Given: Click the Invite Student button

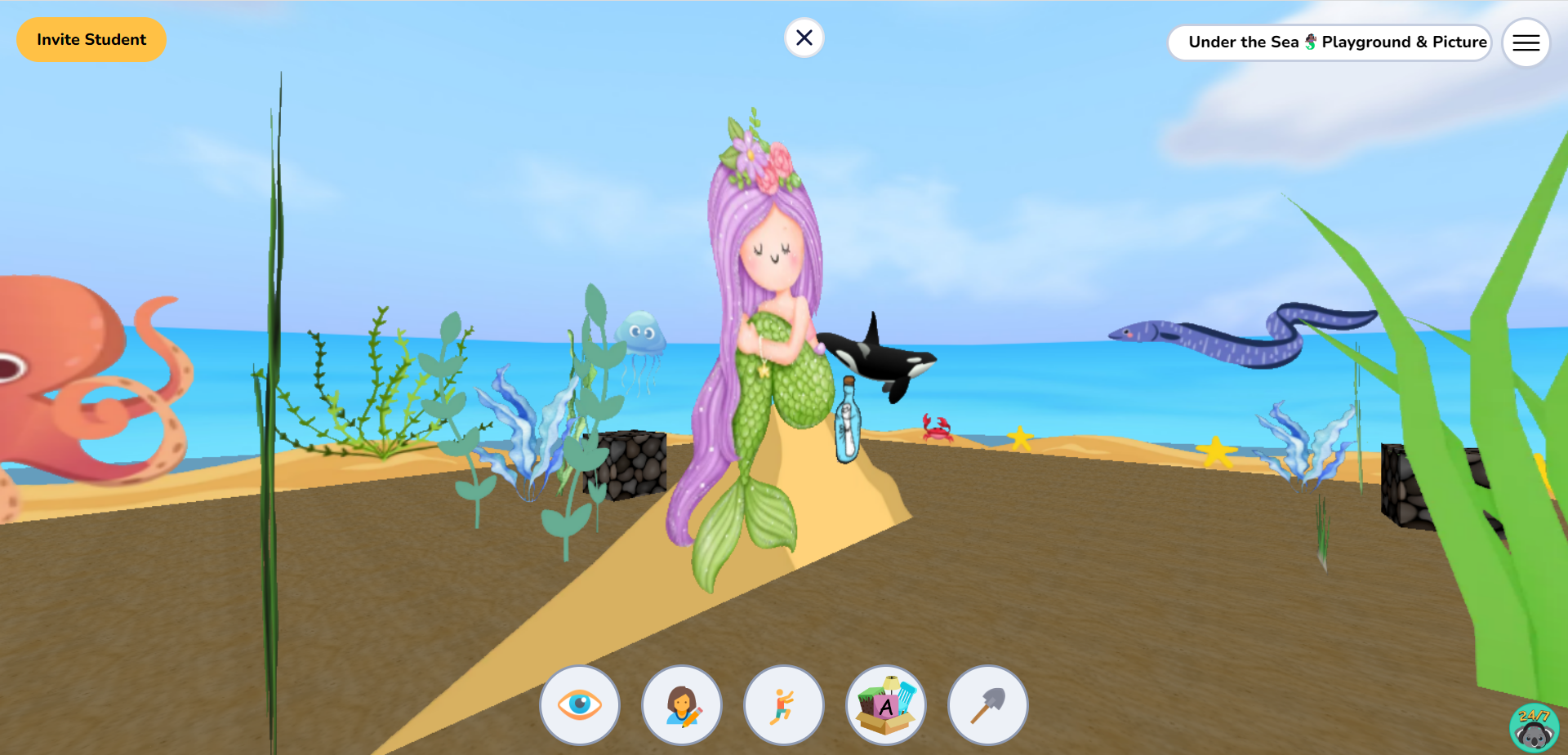Looking at the screenshot, I should (91, 39).
